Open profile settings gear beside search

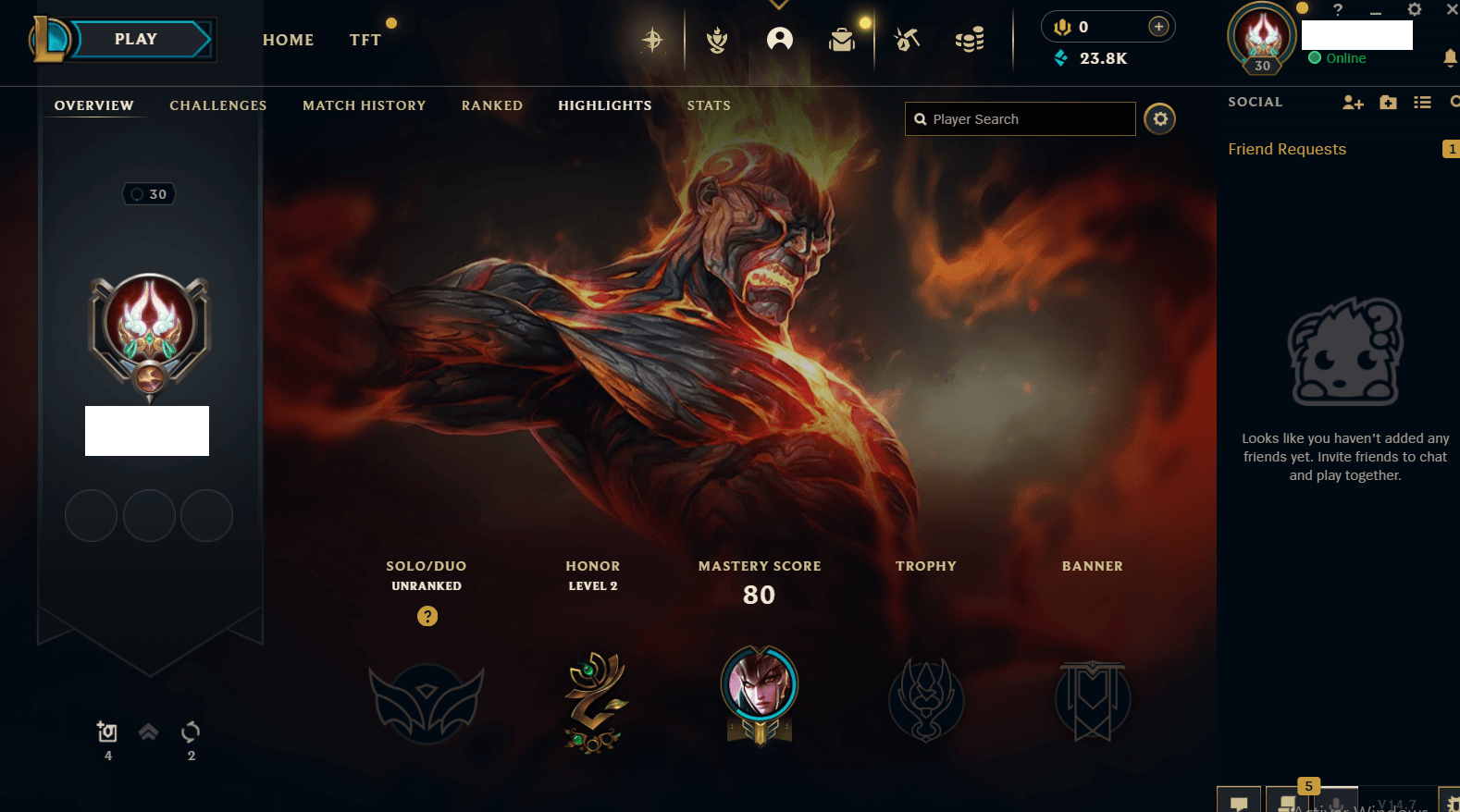pos(1159,119)
